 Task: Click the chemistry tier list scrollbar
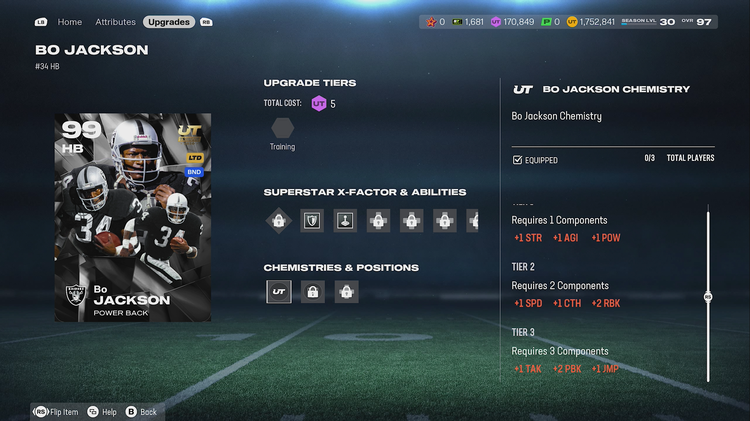pyautogui.click(x=708, y=296)
